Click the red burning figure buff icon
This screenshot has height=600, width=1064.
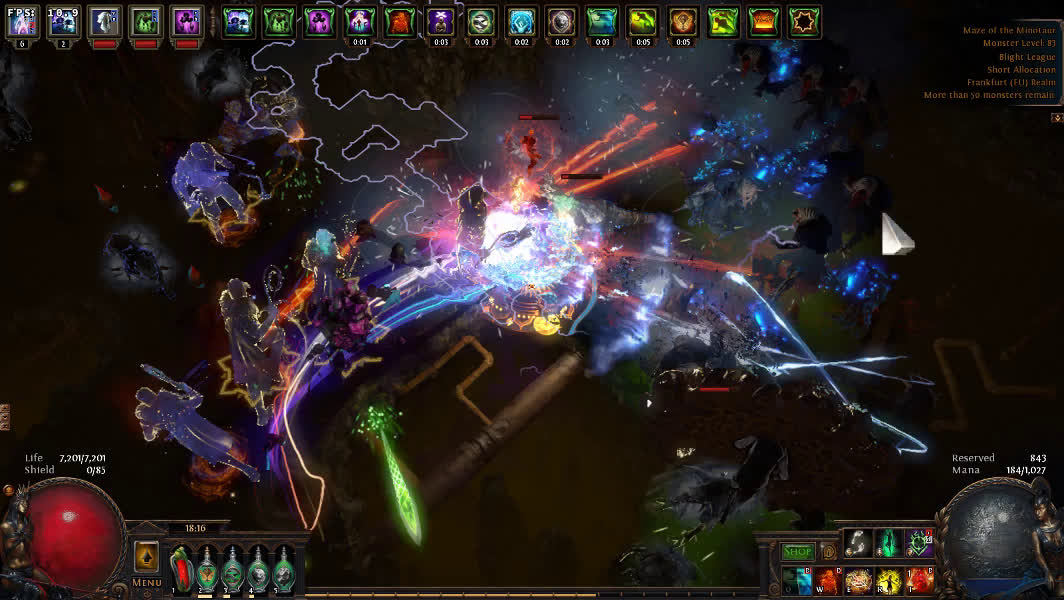pos(400,21)
